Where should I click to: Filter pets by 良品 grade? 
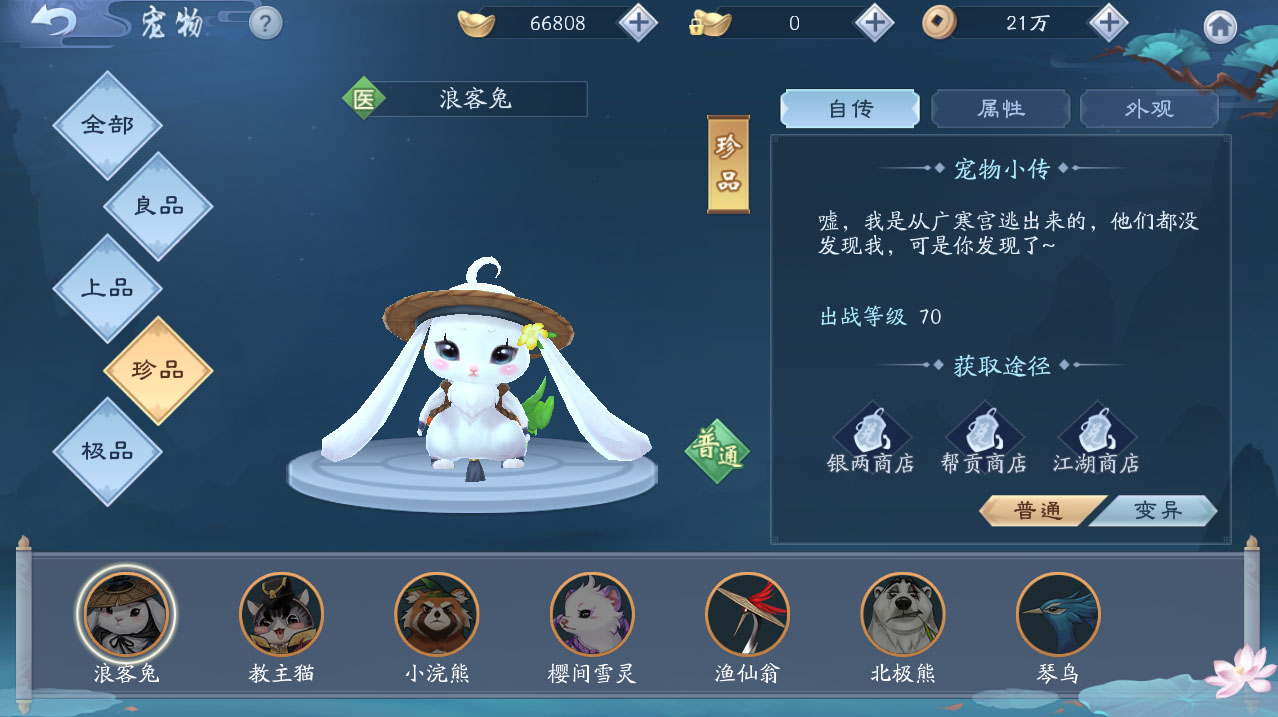click(x=158, y=206)
